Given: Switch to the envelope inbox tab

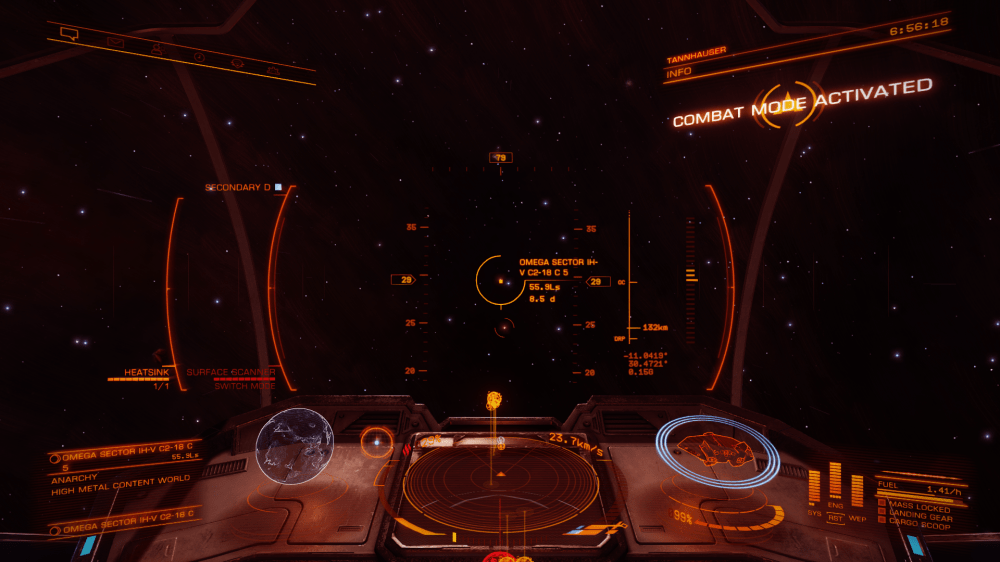Looking at the screenshot, I should pyautogui.click(x=116, y=41).
